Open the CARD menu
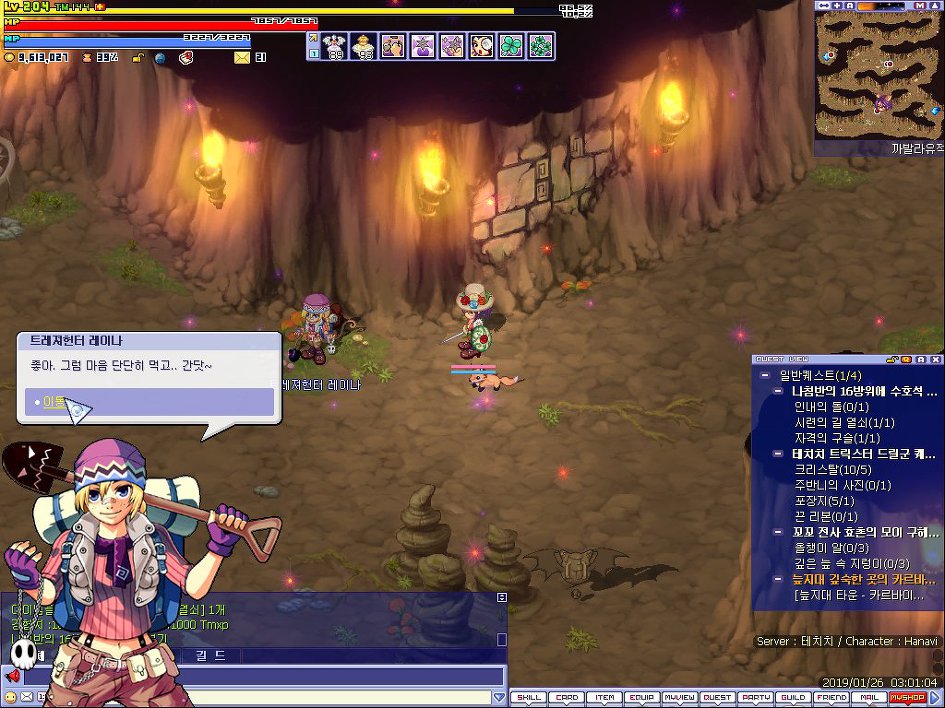This screenshot has width=945, height=708. pyautogui.click(x=567, y=697)
